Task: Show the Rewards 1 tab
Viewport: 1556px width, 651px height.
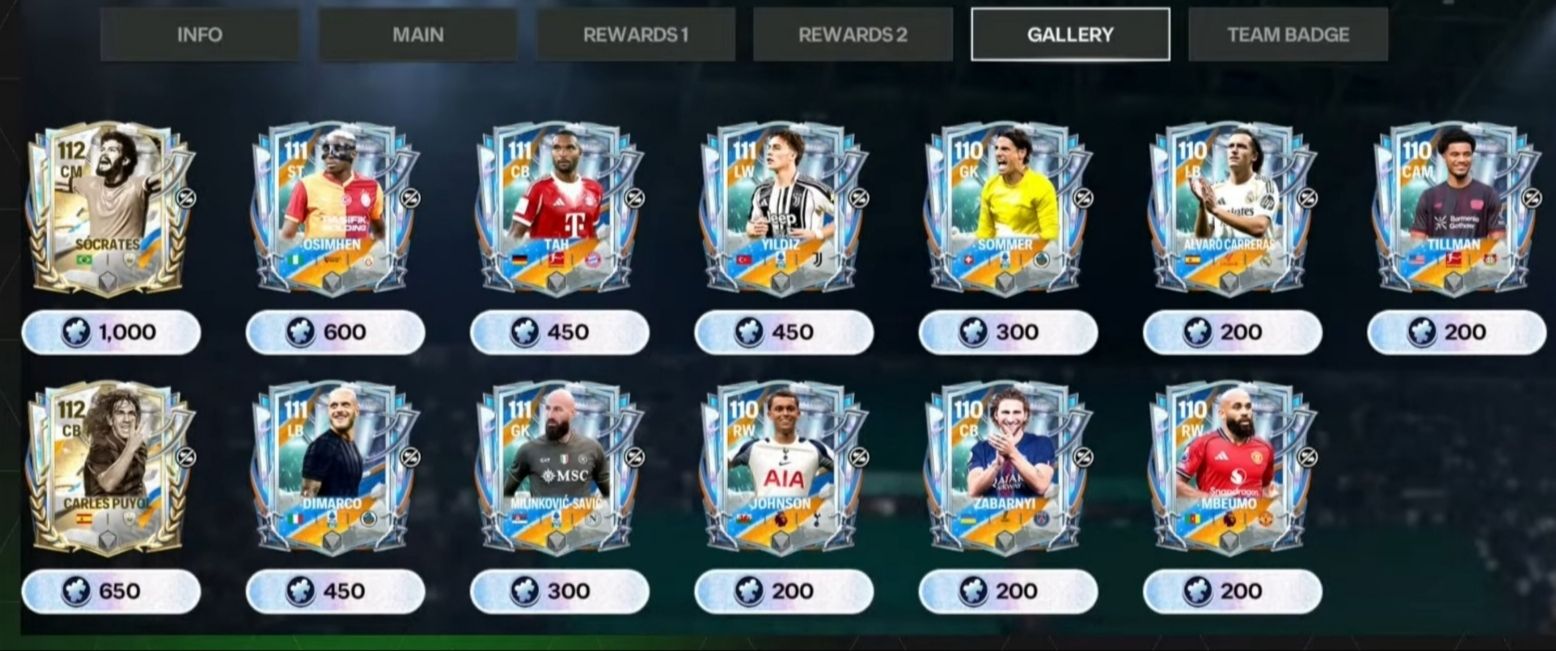Action: pos(635,35)
